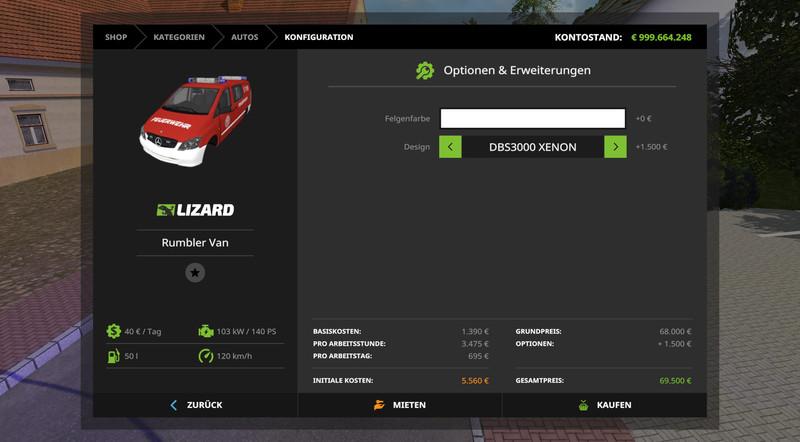Image resolution: width=800 pixels, height=442 pixels.
Task: Go back with the Zurück button
Action: (x=196, y=405)
